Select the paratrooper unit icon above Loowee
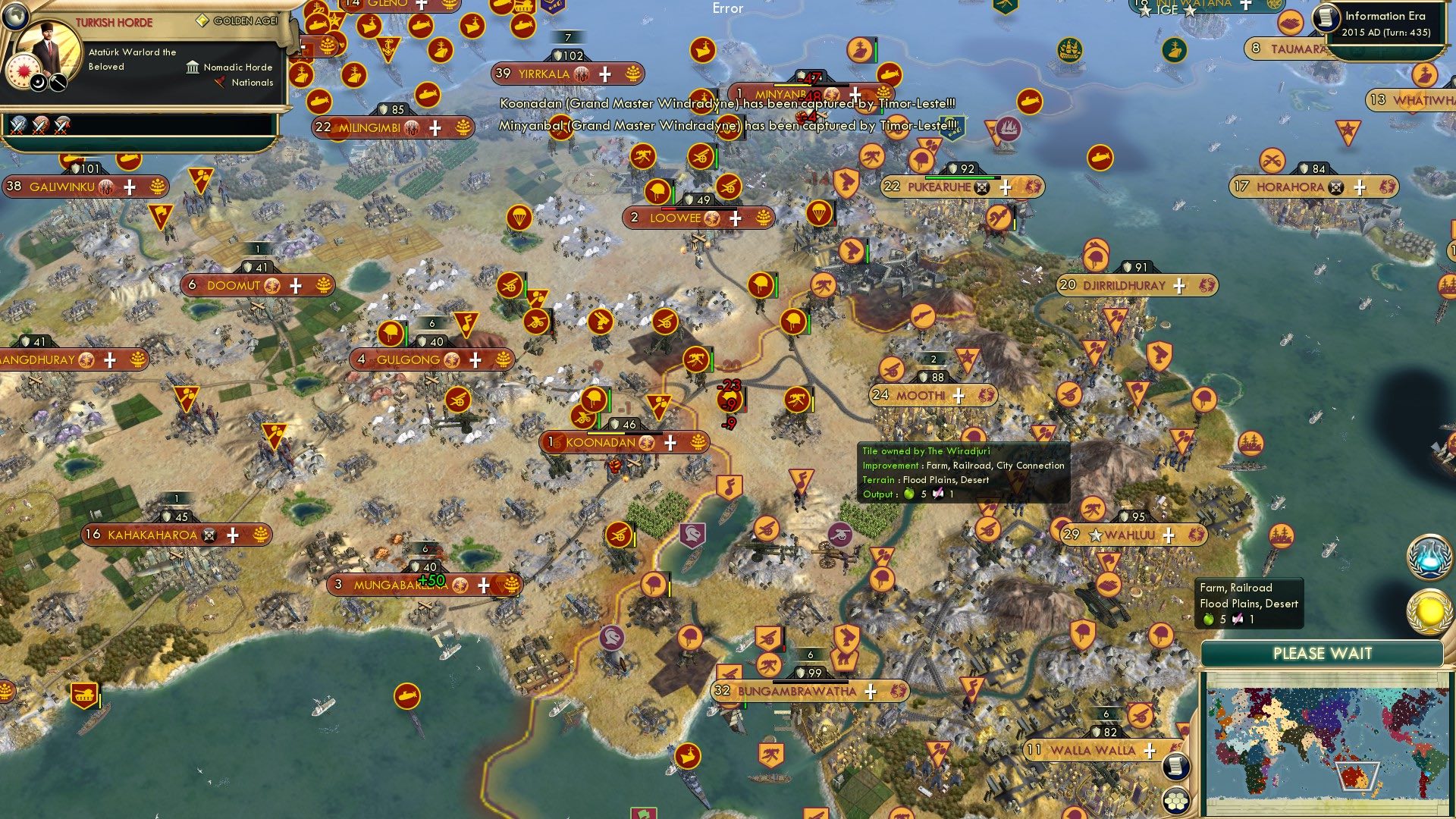 (x=519, y=218)
